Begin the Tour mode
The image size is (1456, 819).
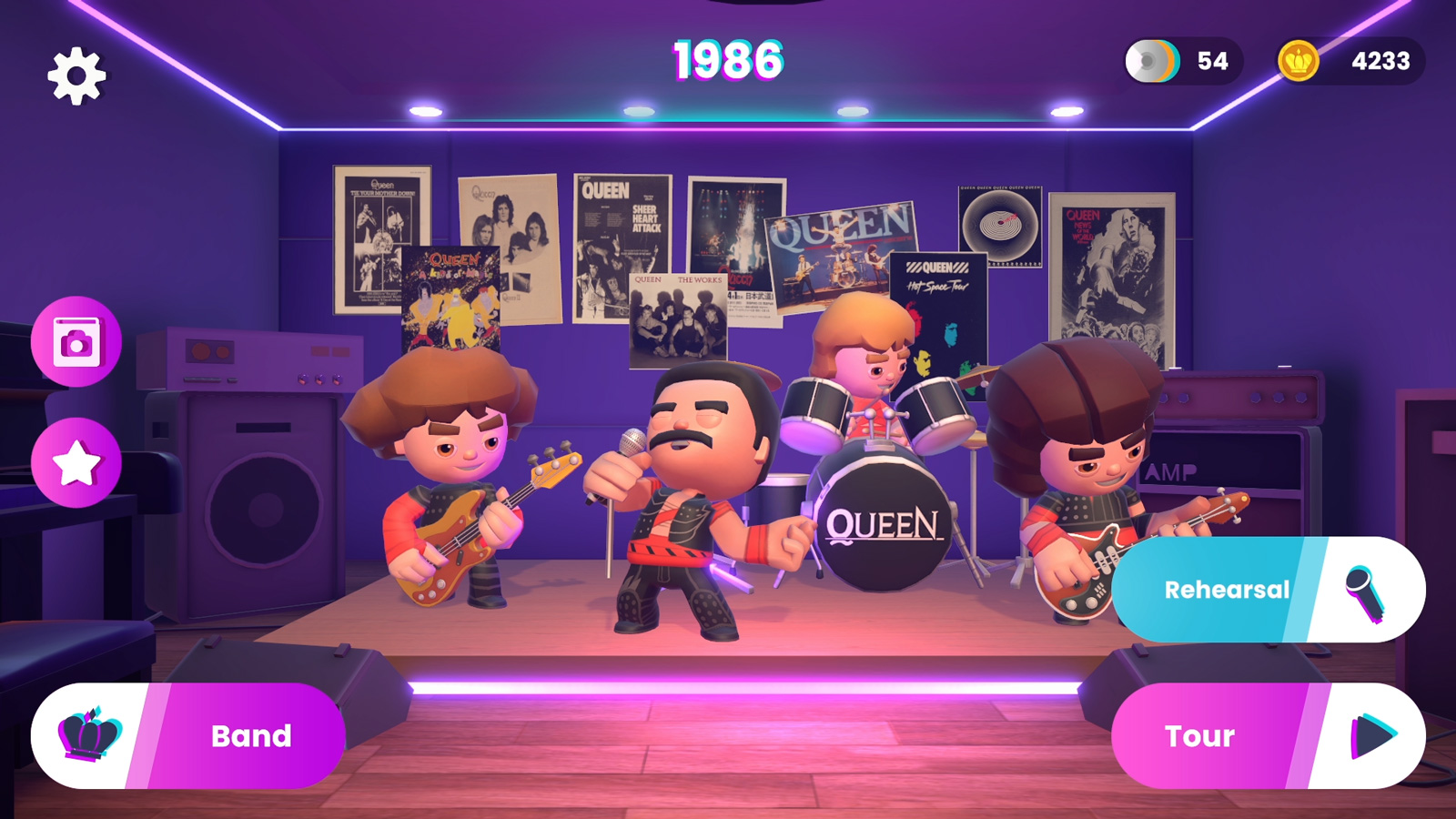point(1199,735)
